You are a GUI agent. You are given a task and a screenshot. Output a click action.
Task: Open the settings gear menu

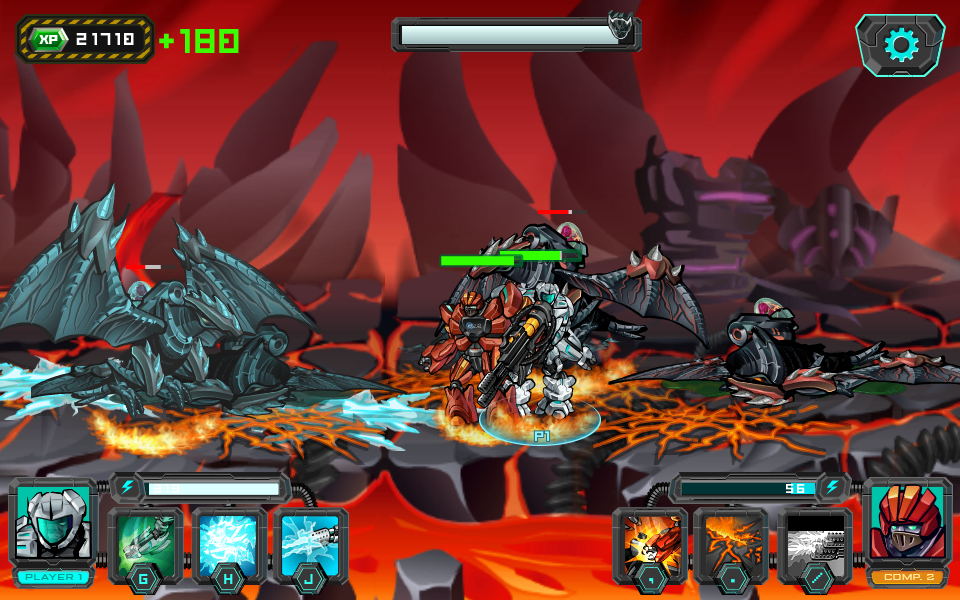point(900,45)
